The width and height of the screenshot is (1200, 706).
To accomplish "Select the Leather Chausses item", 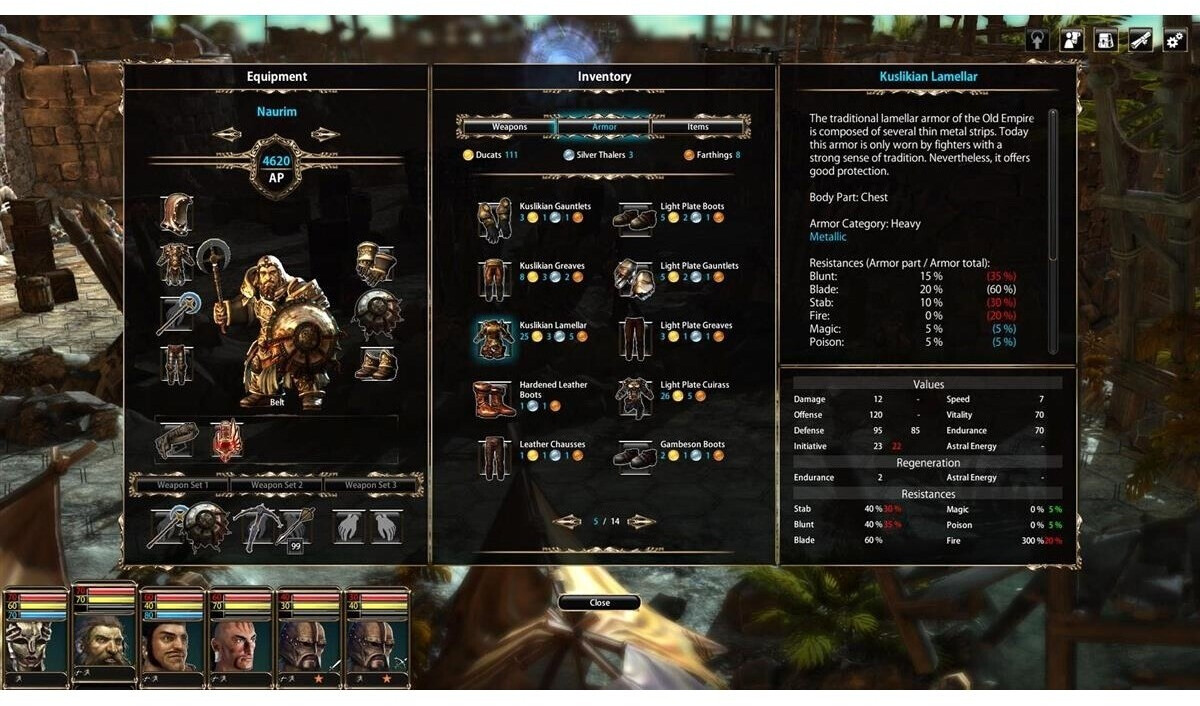I will click(x=493, y=457).
